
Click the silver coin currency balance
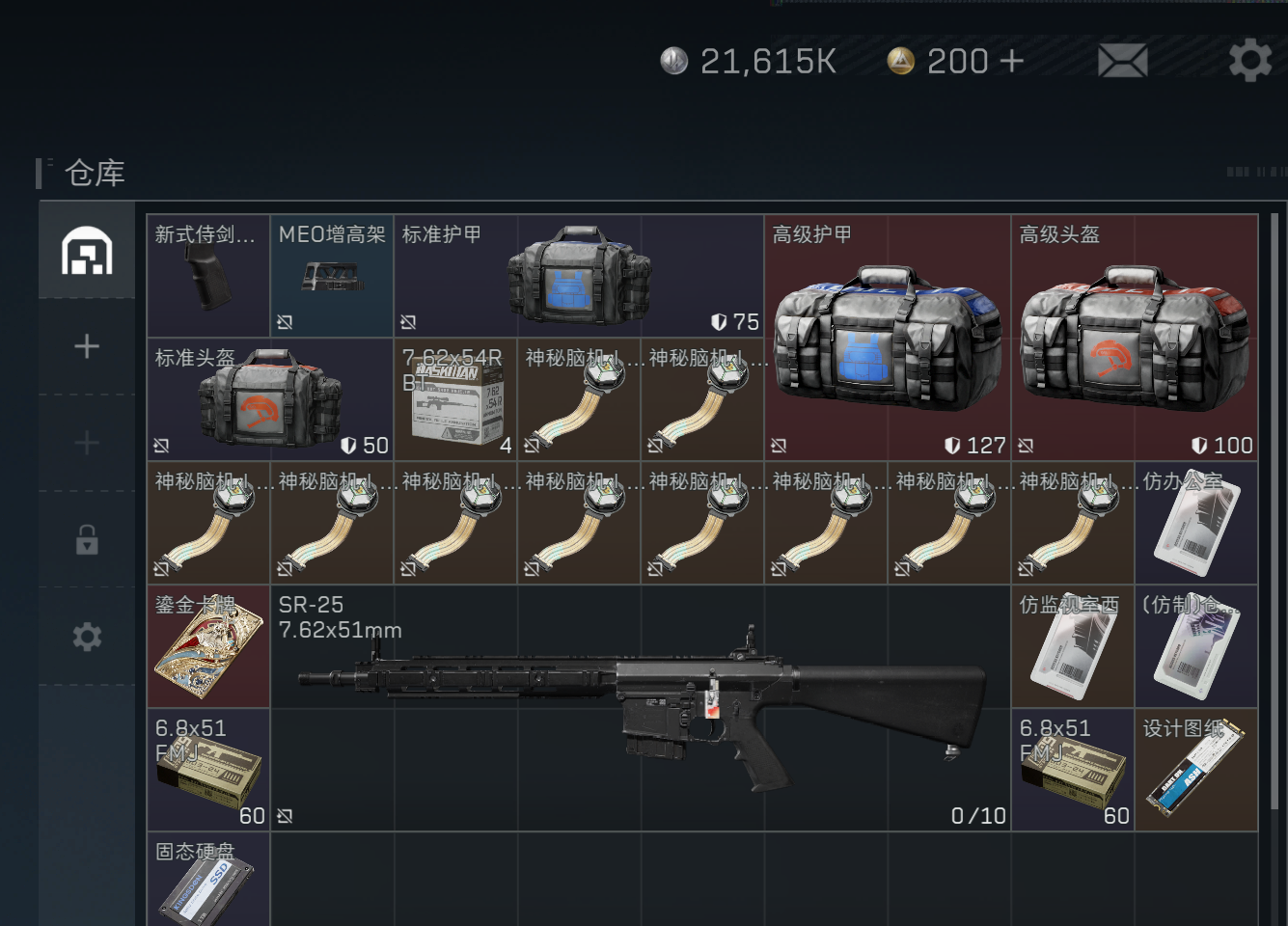tap(749, 61)
